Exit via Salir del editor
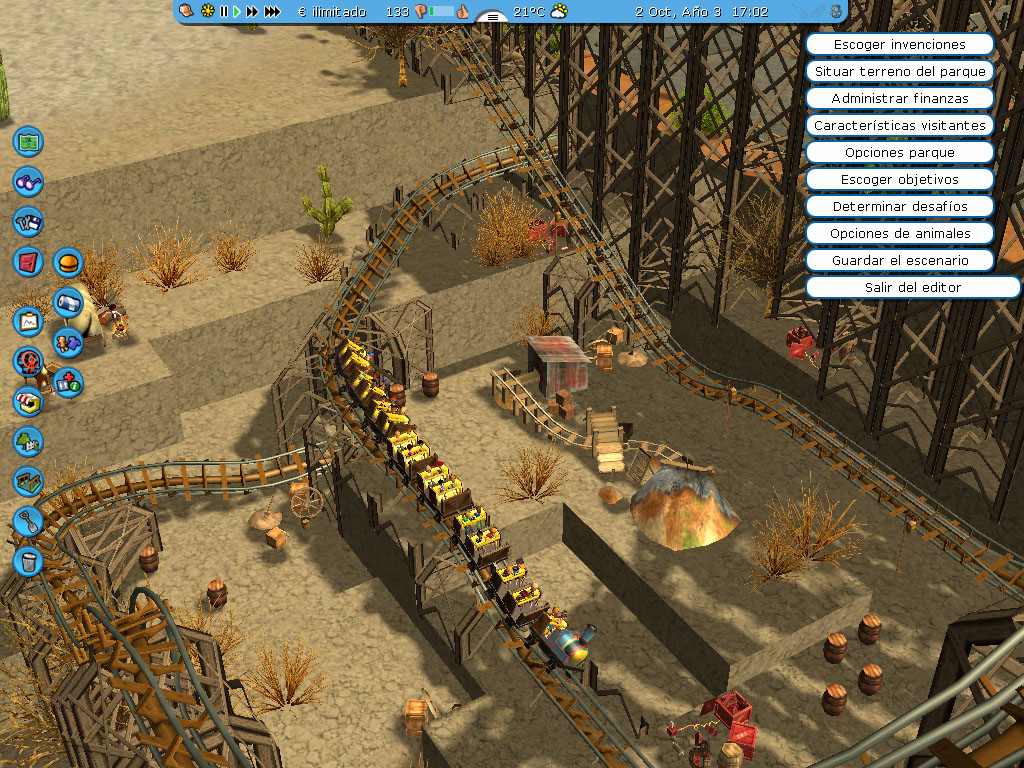The height and width of the screenshot is (768, 1024). [x=899, y=287]
